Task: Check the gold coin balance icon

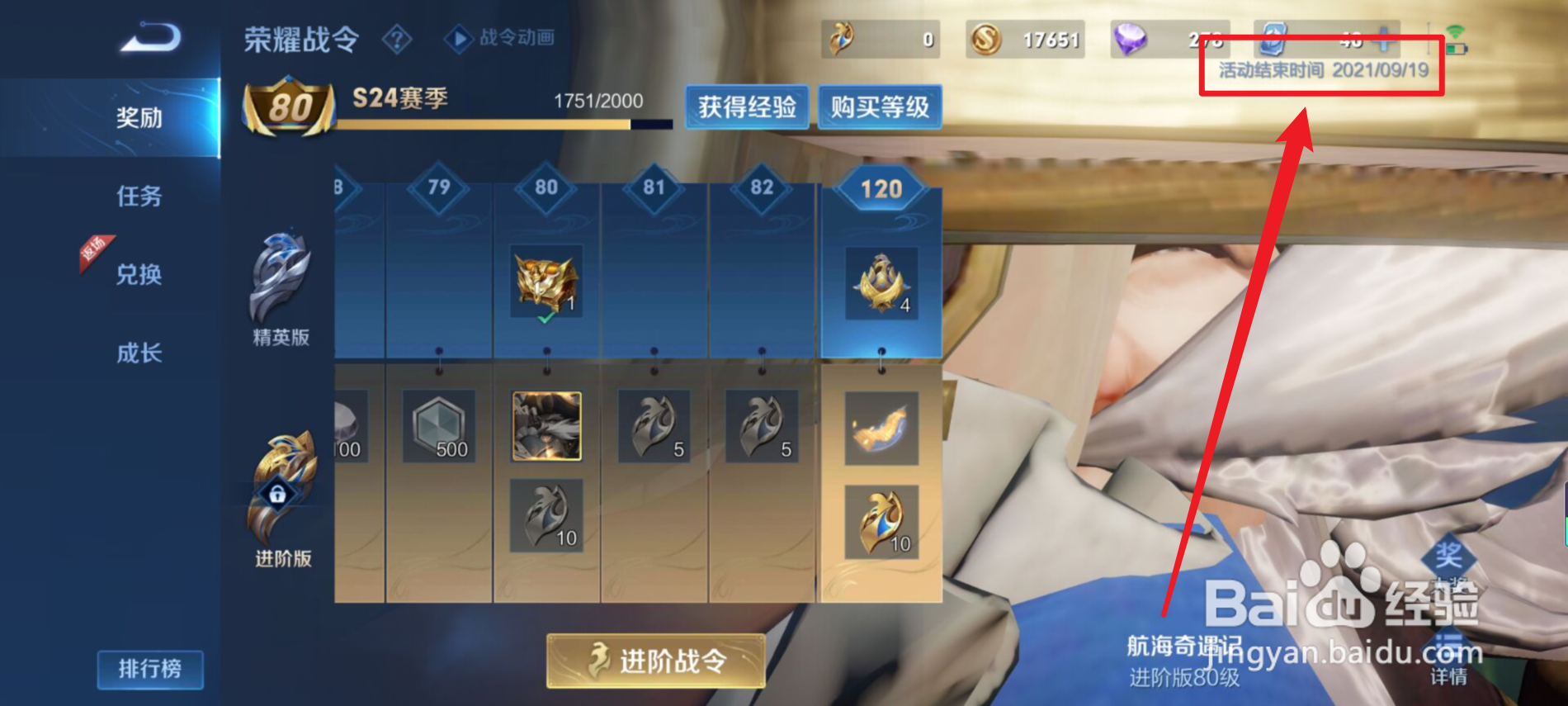Action: pyautogui.click(x=987, y=37)
